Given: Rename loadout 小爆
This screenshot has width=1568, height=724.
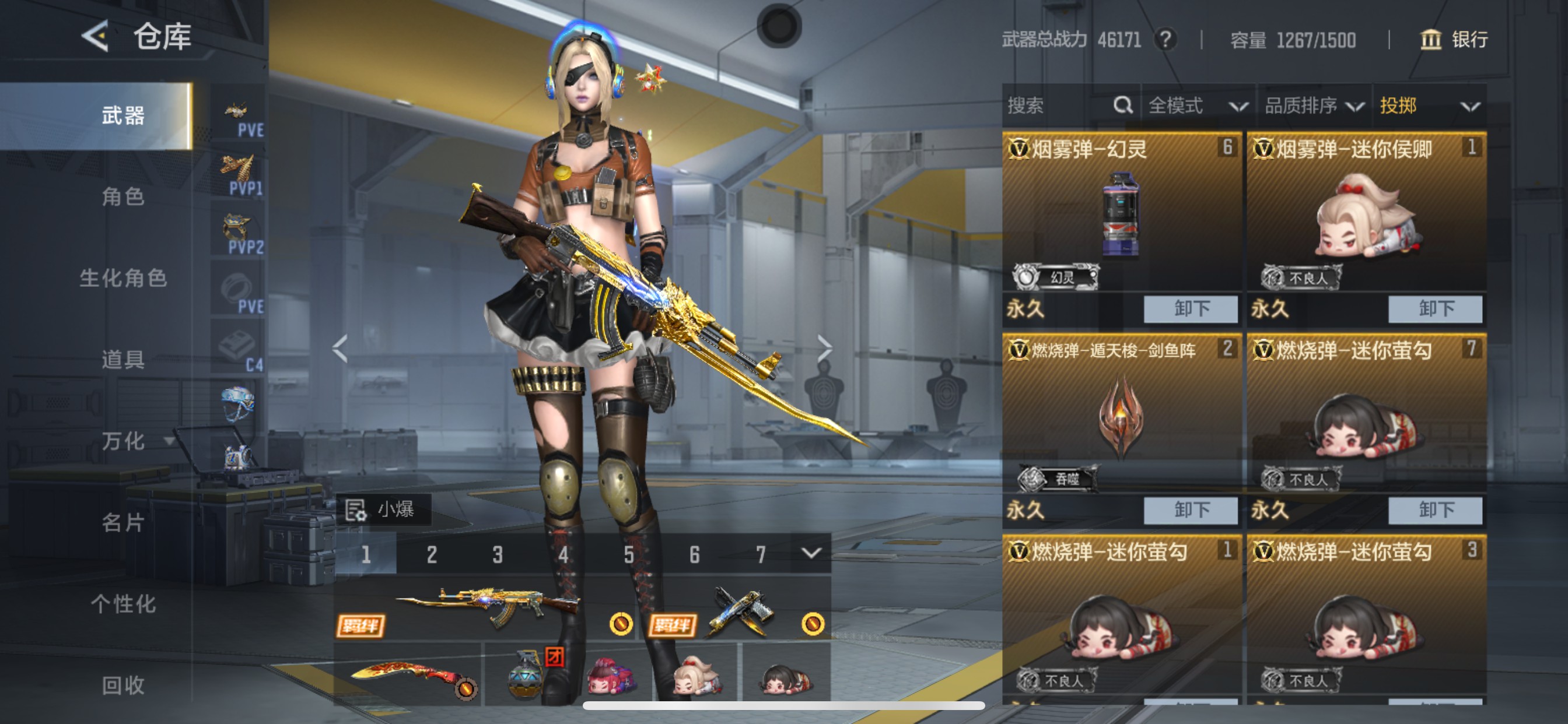Looking at the screenshot, I should click(x=383, y=509).
